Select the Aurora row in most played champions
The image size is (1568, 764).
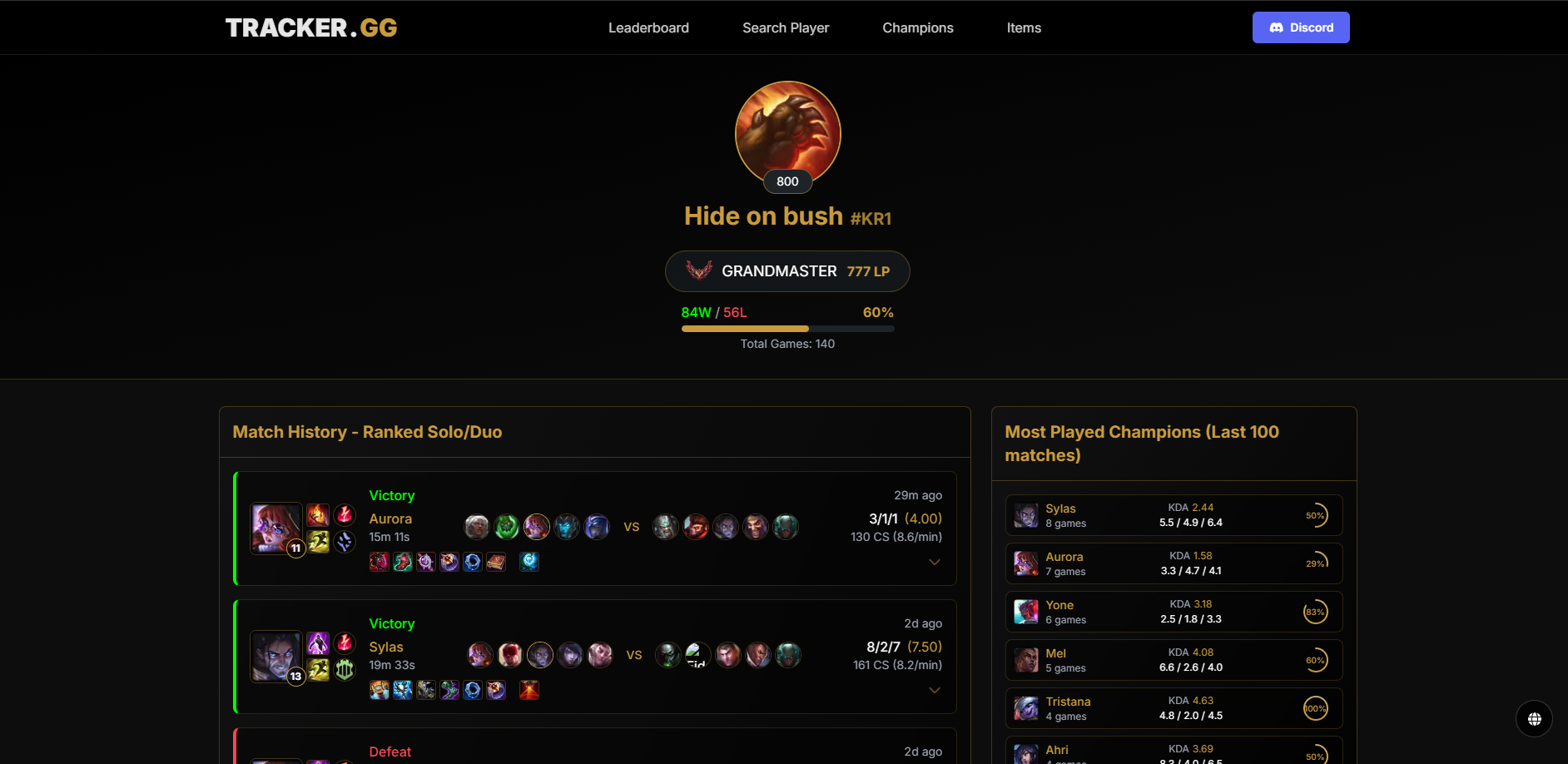[x=1174, y=563]
